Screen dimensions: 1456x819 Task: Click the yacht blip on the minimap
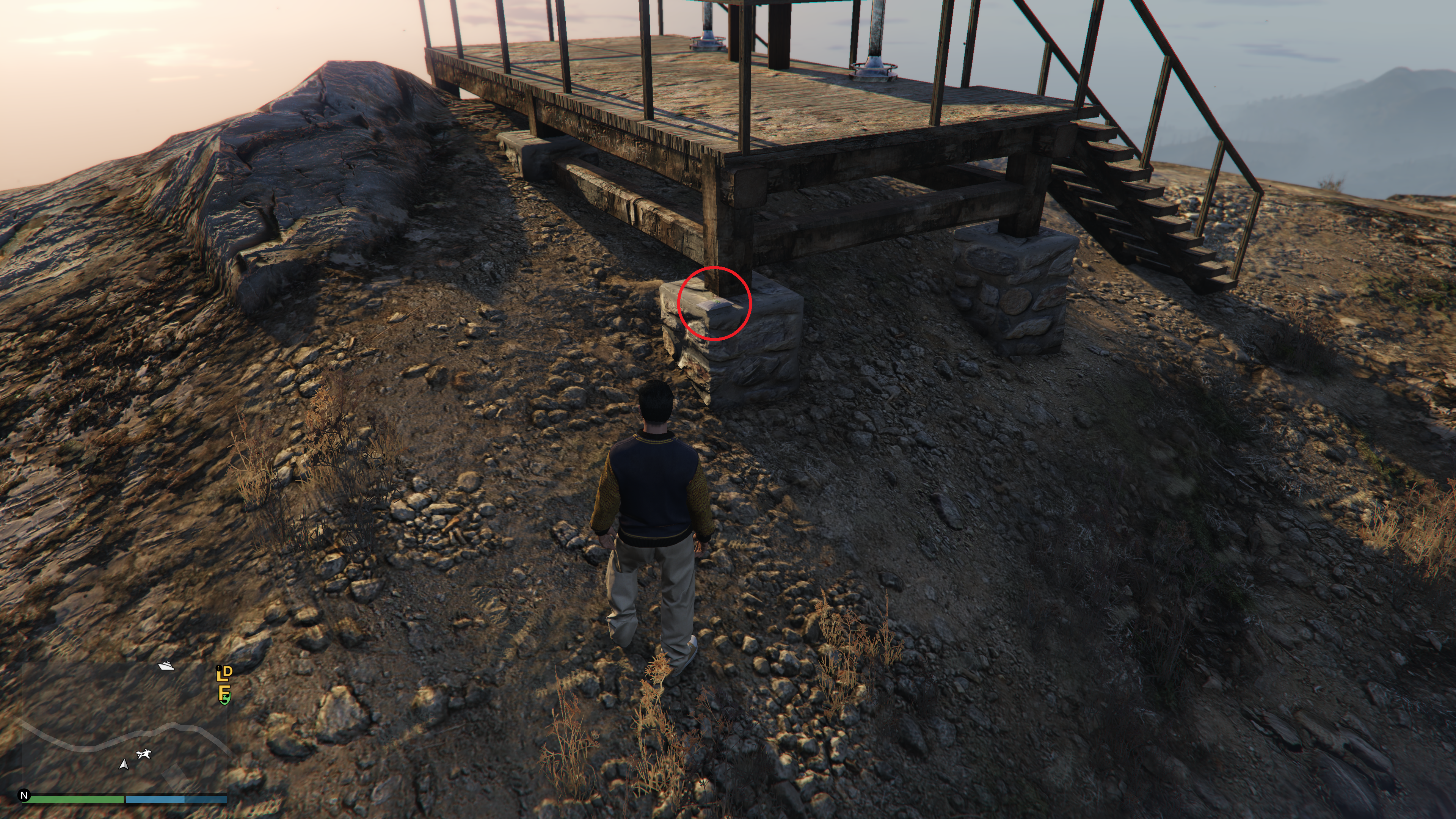coord(166,666)
